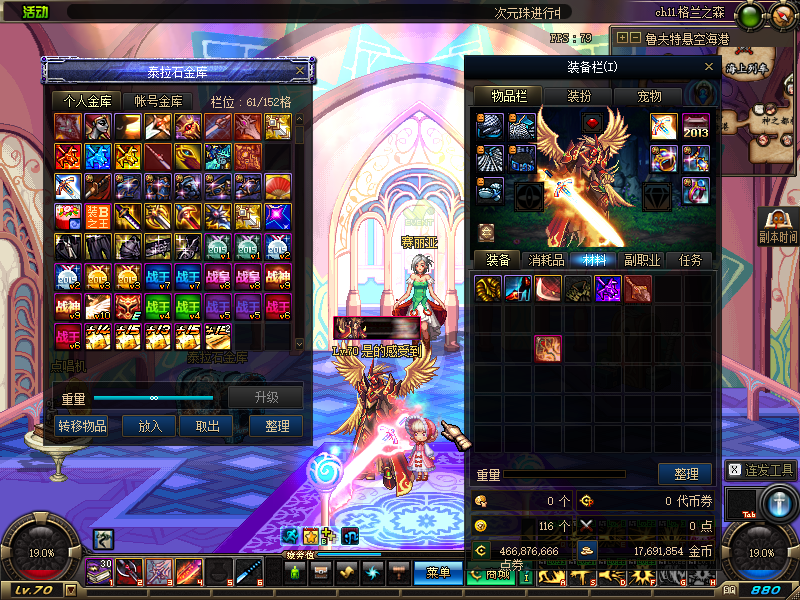Open the 装扮 avatar tab

tap(579, 96)
